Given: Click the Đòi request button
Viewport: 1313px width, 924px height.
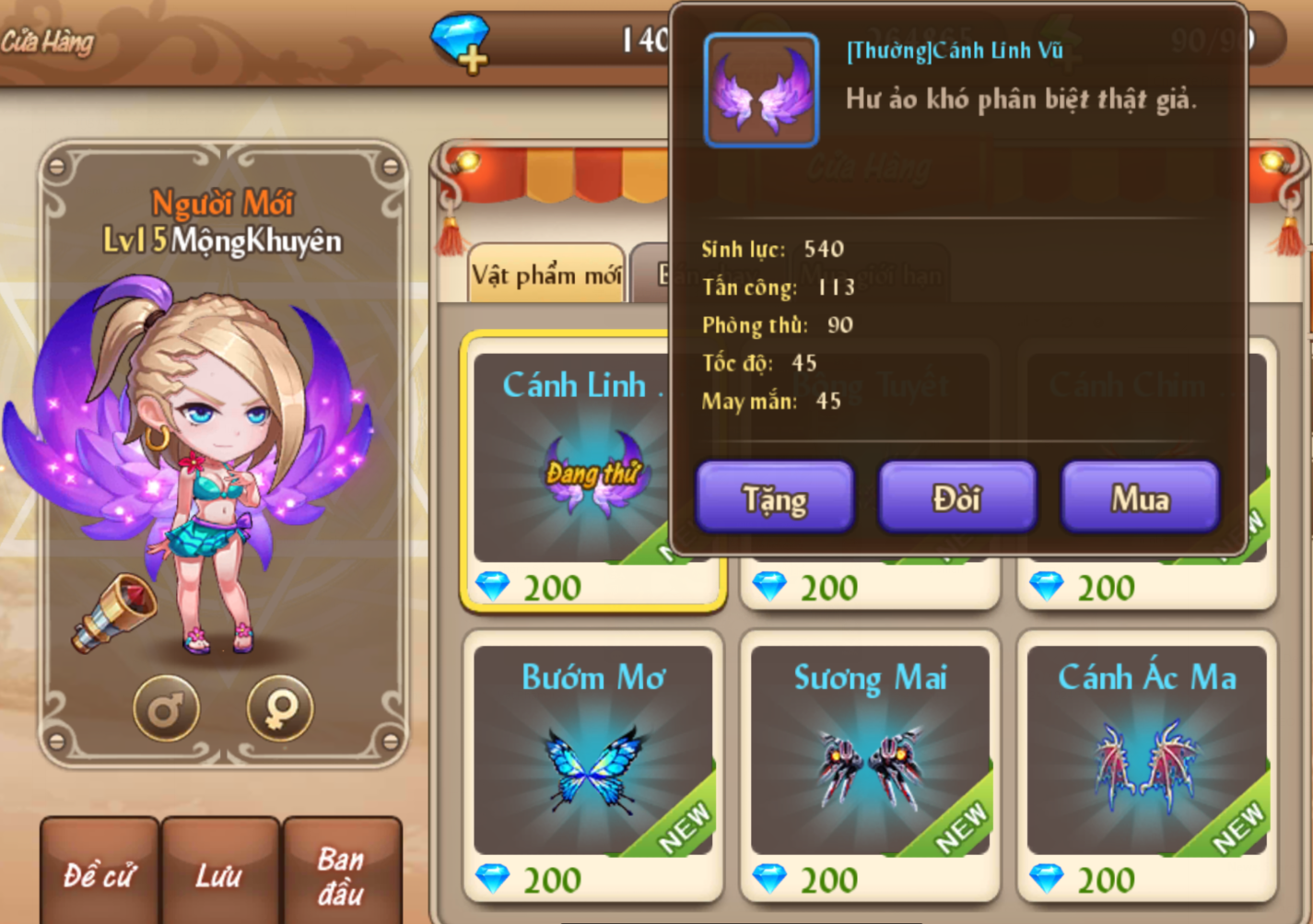Looking at the screenshot, I should [x=956, y=498].
